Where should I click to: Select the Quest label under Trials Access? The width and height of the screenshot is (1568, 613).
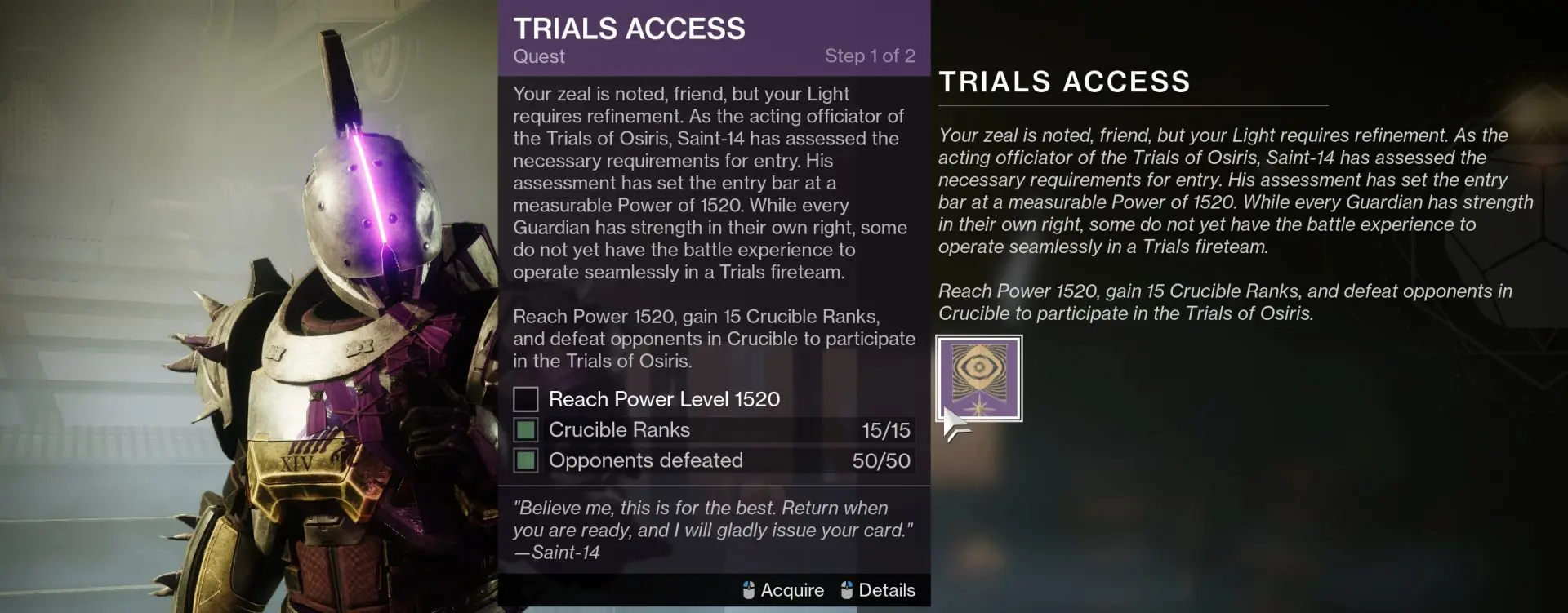[x=538, y=56]
